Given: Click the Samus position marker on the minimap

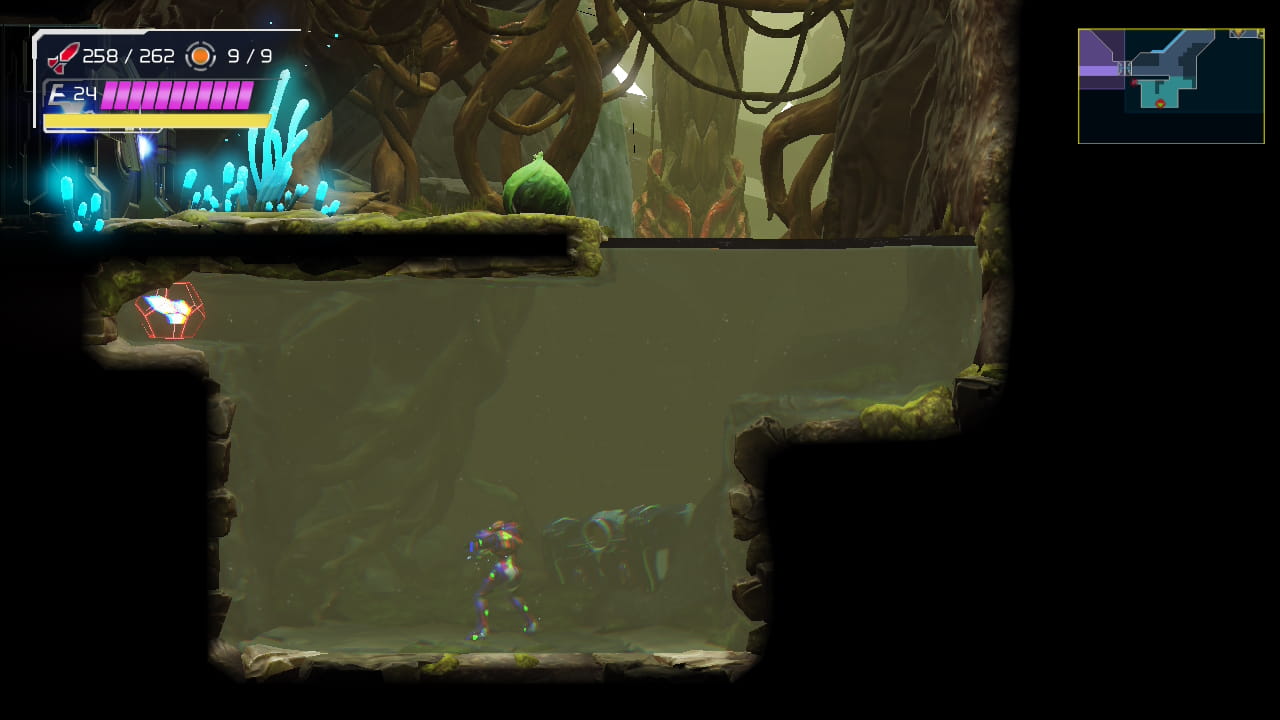Looking at the screenshot, I should click(x=1160, y=103).
